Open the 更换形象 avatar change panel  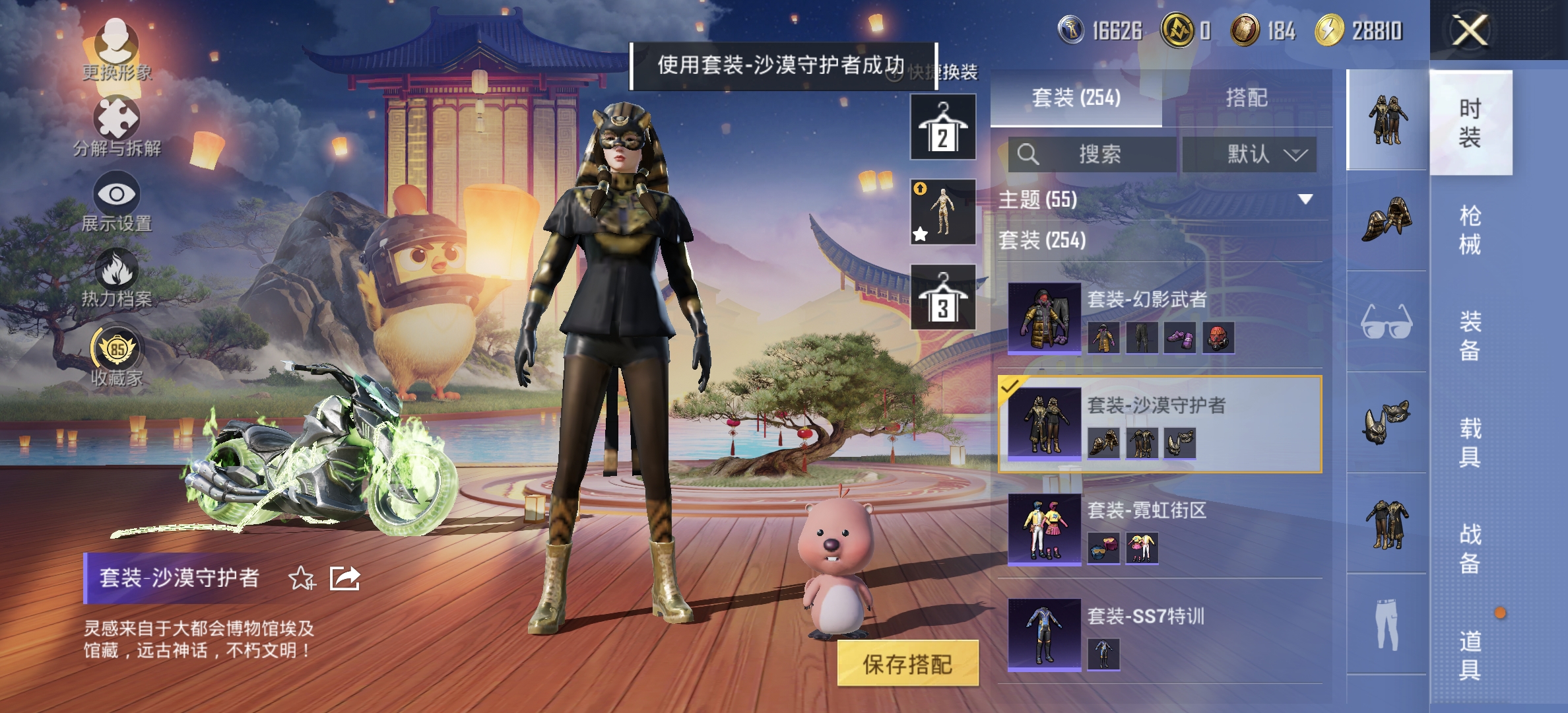(117, 46)
